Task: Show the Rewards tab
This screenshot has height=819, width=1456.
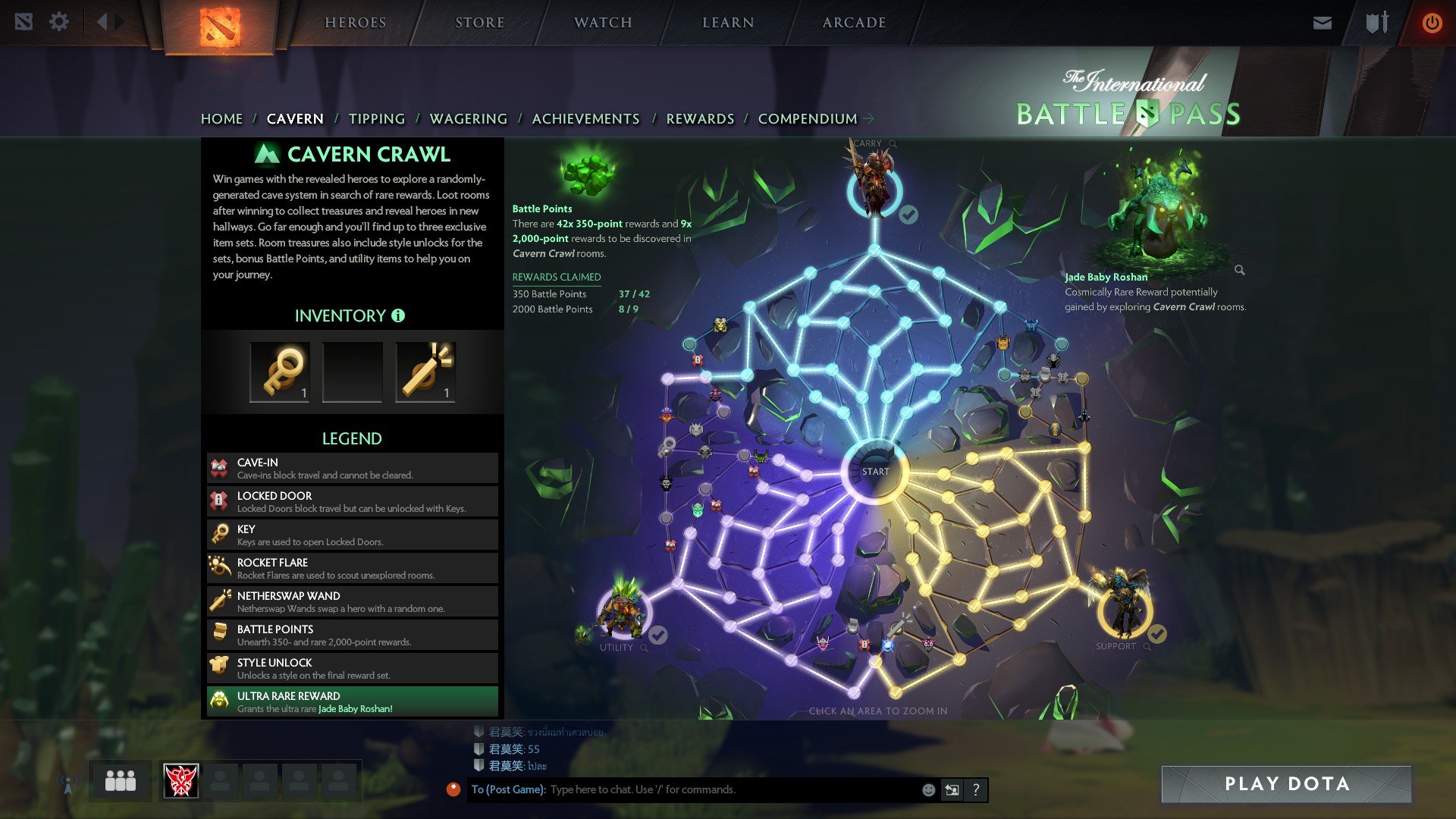Action: click(700, 119)
